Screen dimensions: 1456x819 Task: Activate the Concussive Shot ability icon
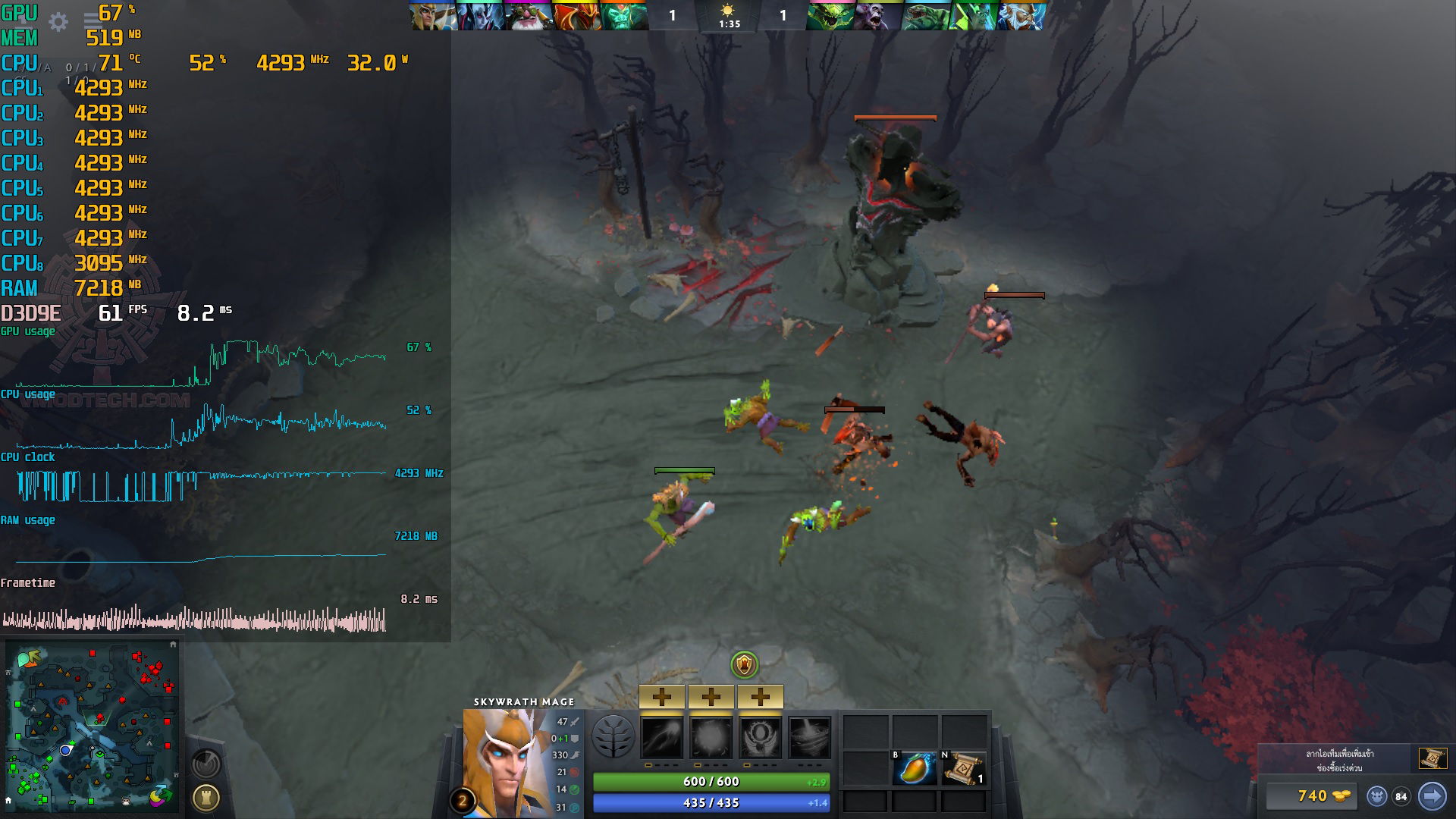coord(711,737)
